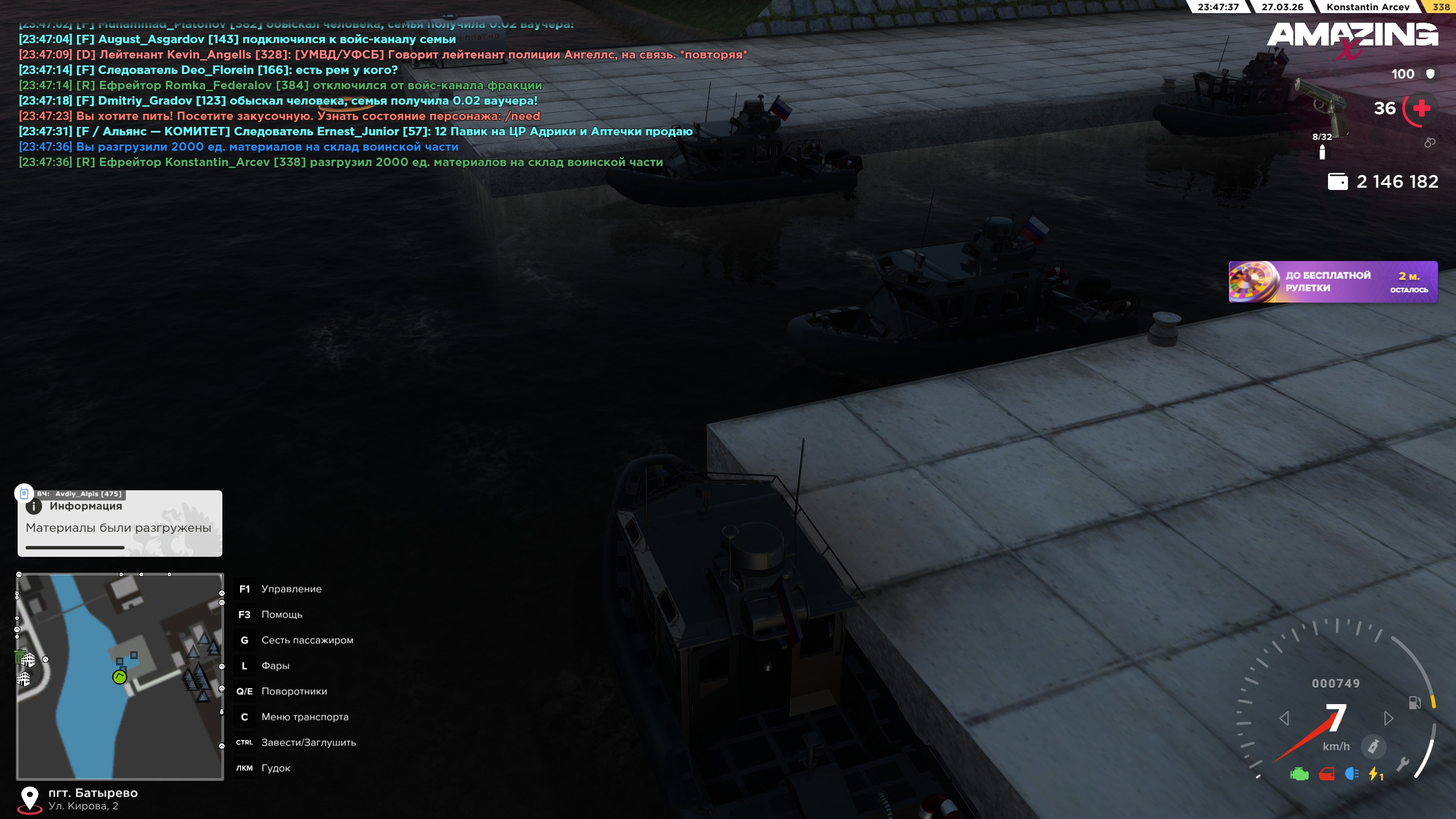Image resolution: width=1456 pixels, height=819 pixels.
Task: Click the green engine indicator icon
Action: tap(1299, 774)
